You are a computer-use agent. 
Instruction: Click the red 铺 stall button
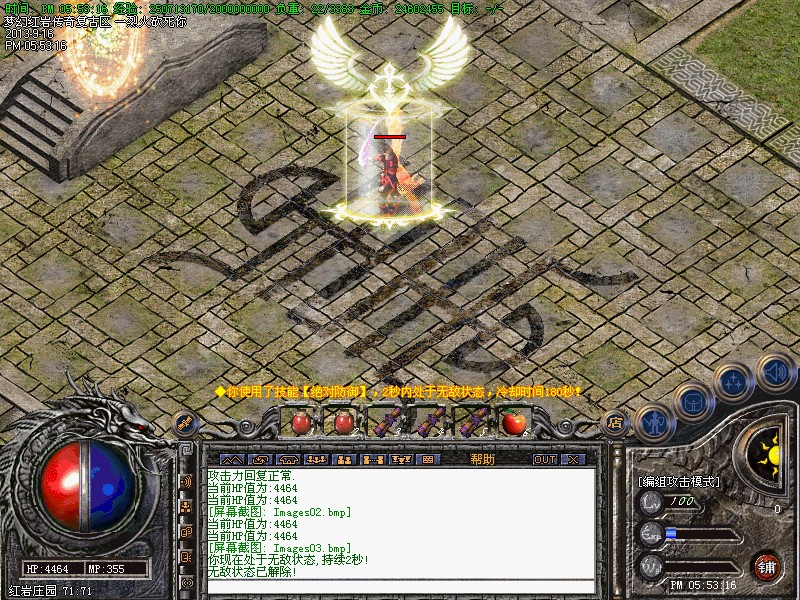coord(767,566)
